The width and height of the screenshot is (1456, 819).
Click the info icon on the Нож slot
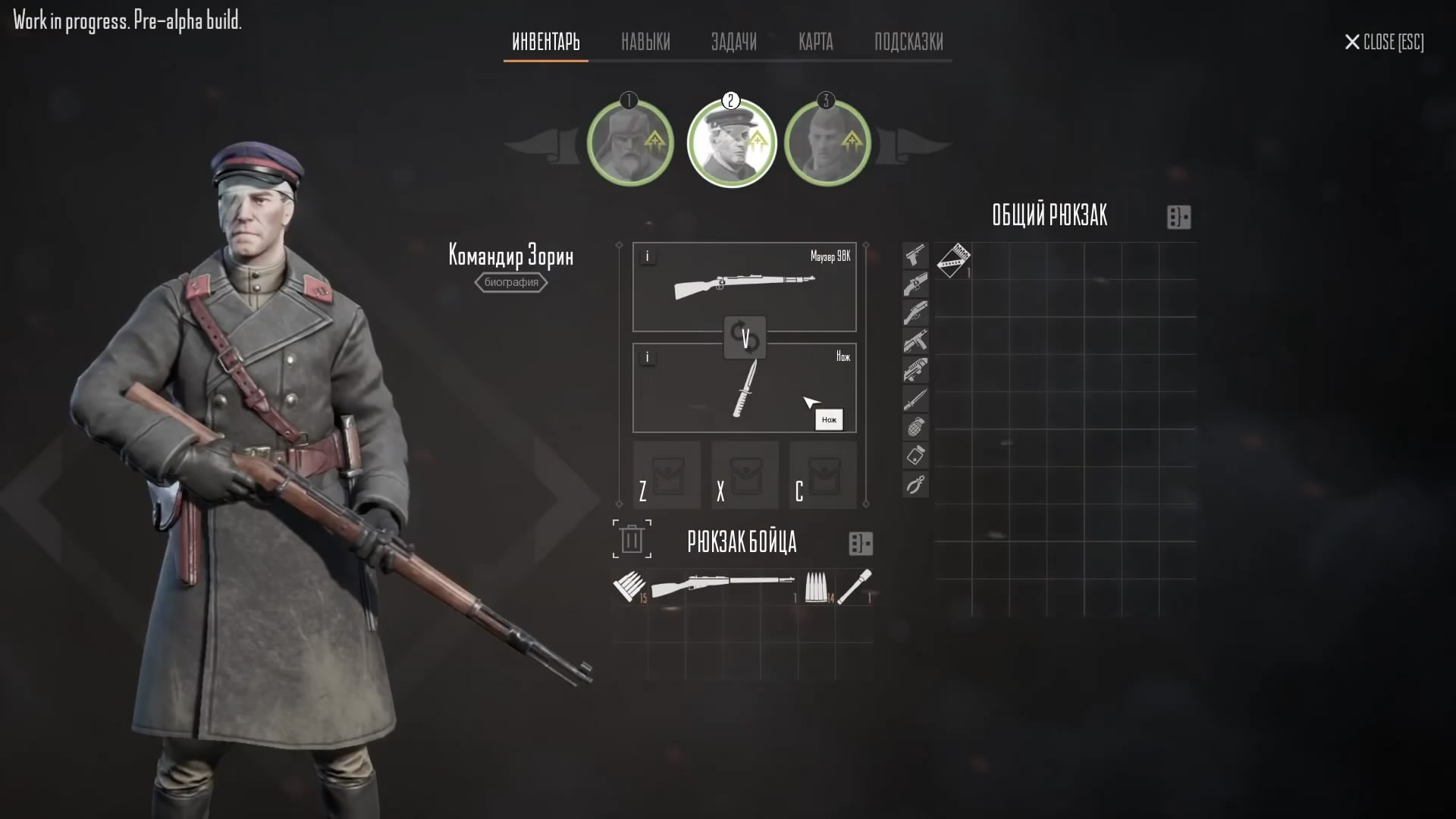click(x=648, y=356)
